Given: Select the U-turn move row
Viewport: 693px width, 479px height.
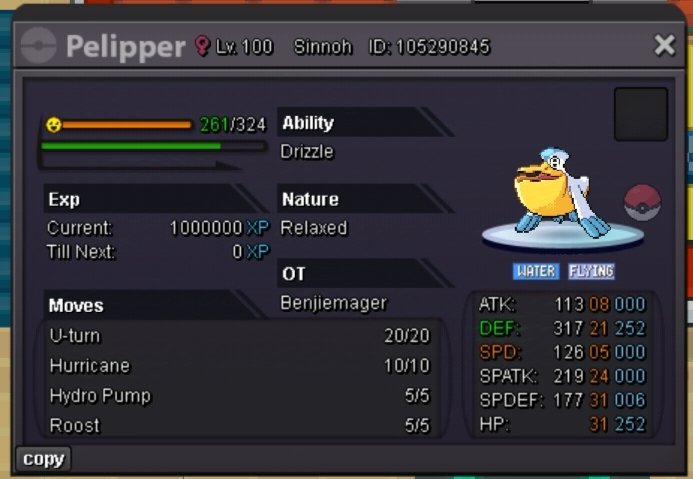Looking at the screenshot, I should pyautogui.click(x=239, y=336).
